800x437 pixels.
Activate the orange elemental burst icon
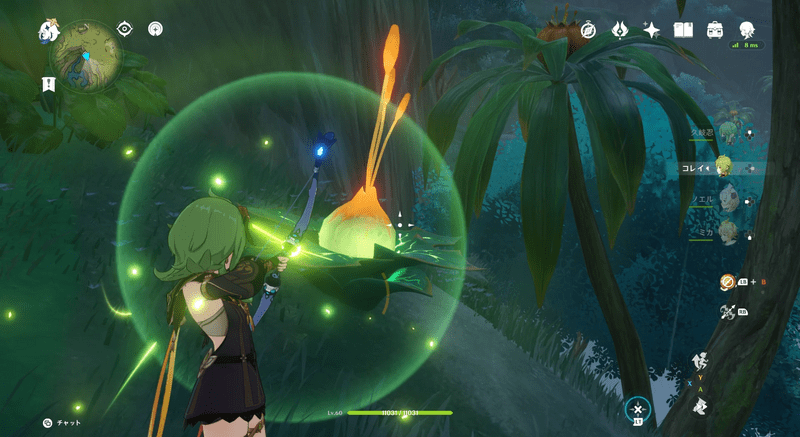tap(727, 283)
